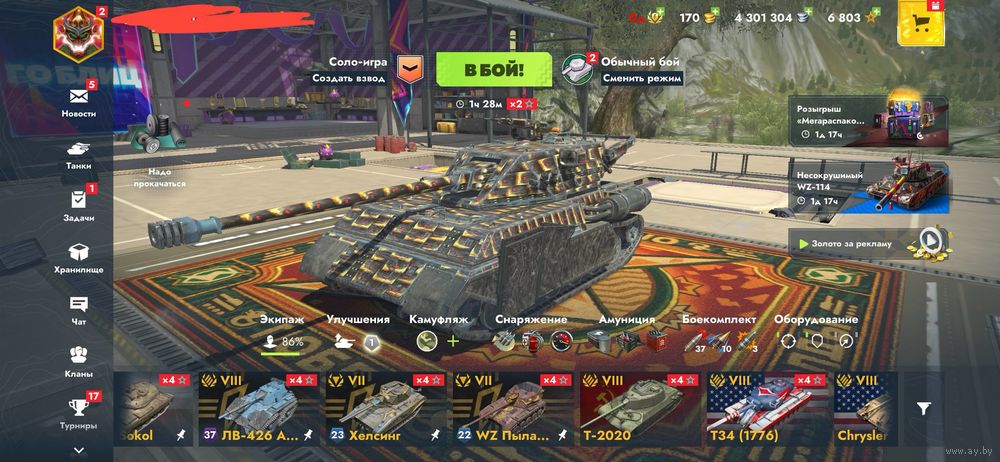Open the platoon dropdown next to Соло-игра

pos(408,69)
